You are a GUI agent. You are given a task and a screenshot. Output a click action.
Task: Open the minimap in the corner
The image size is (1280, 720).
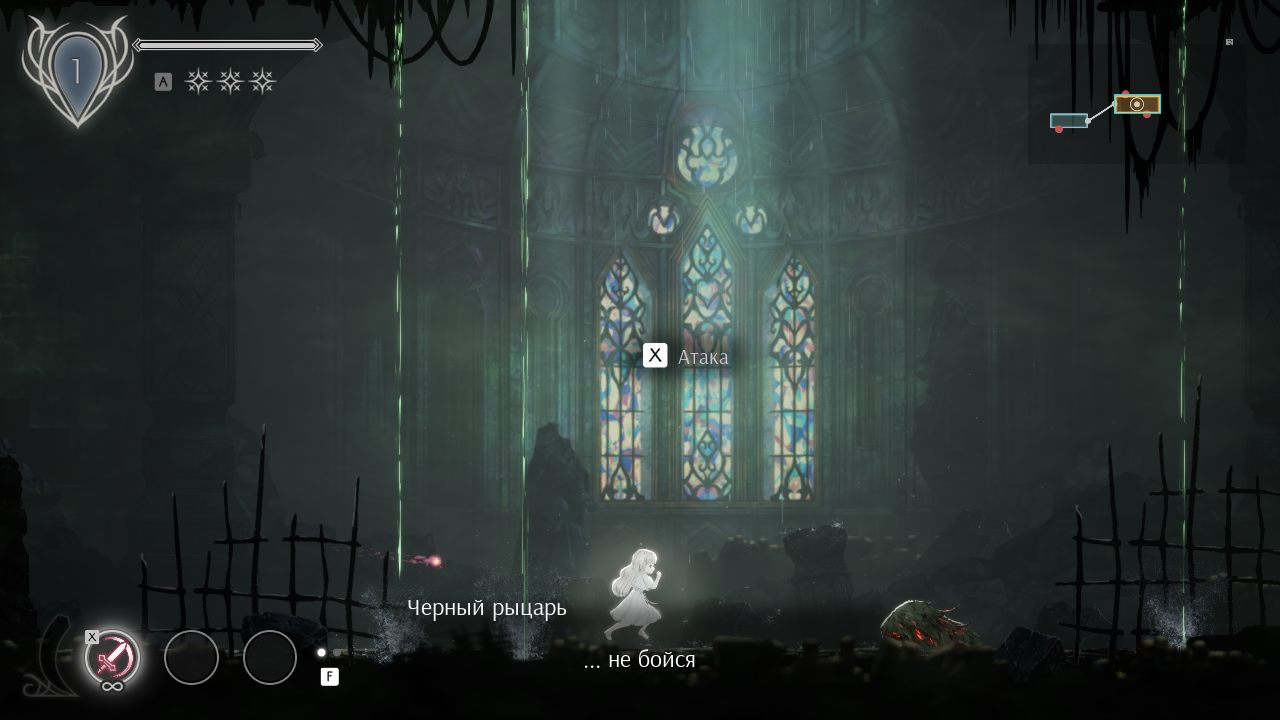[x=1136, y=104]
